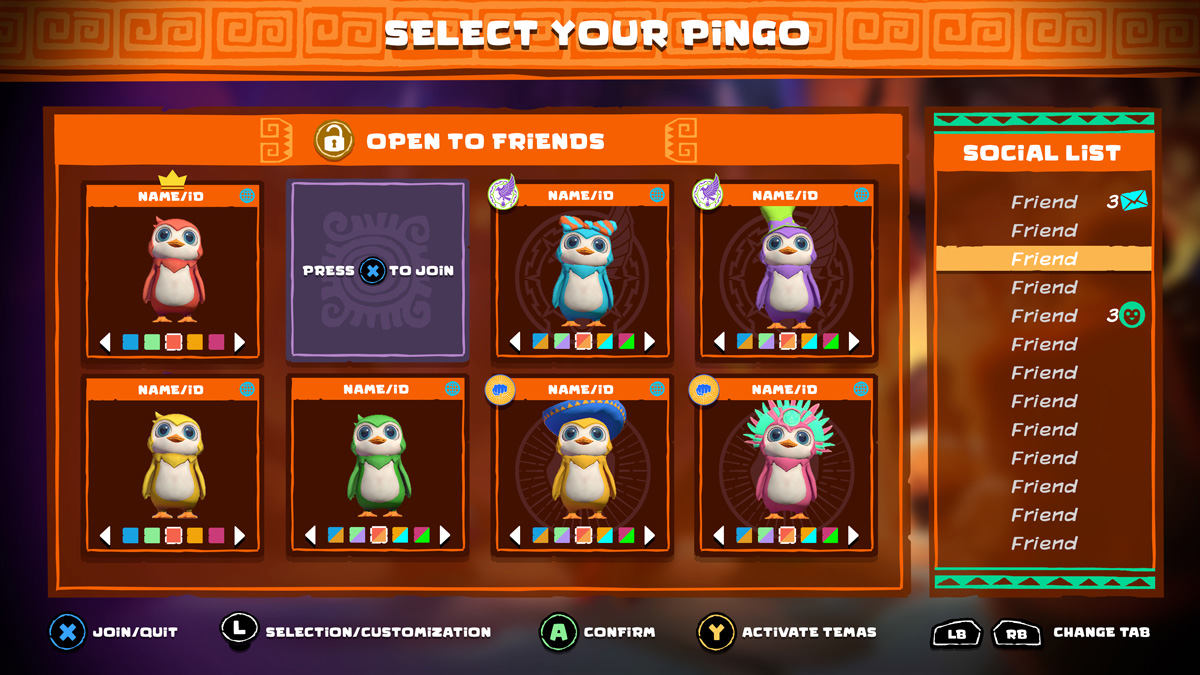
Task: Select the red penguin player card
Action: pyautogui.click(x=172, y=270)
